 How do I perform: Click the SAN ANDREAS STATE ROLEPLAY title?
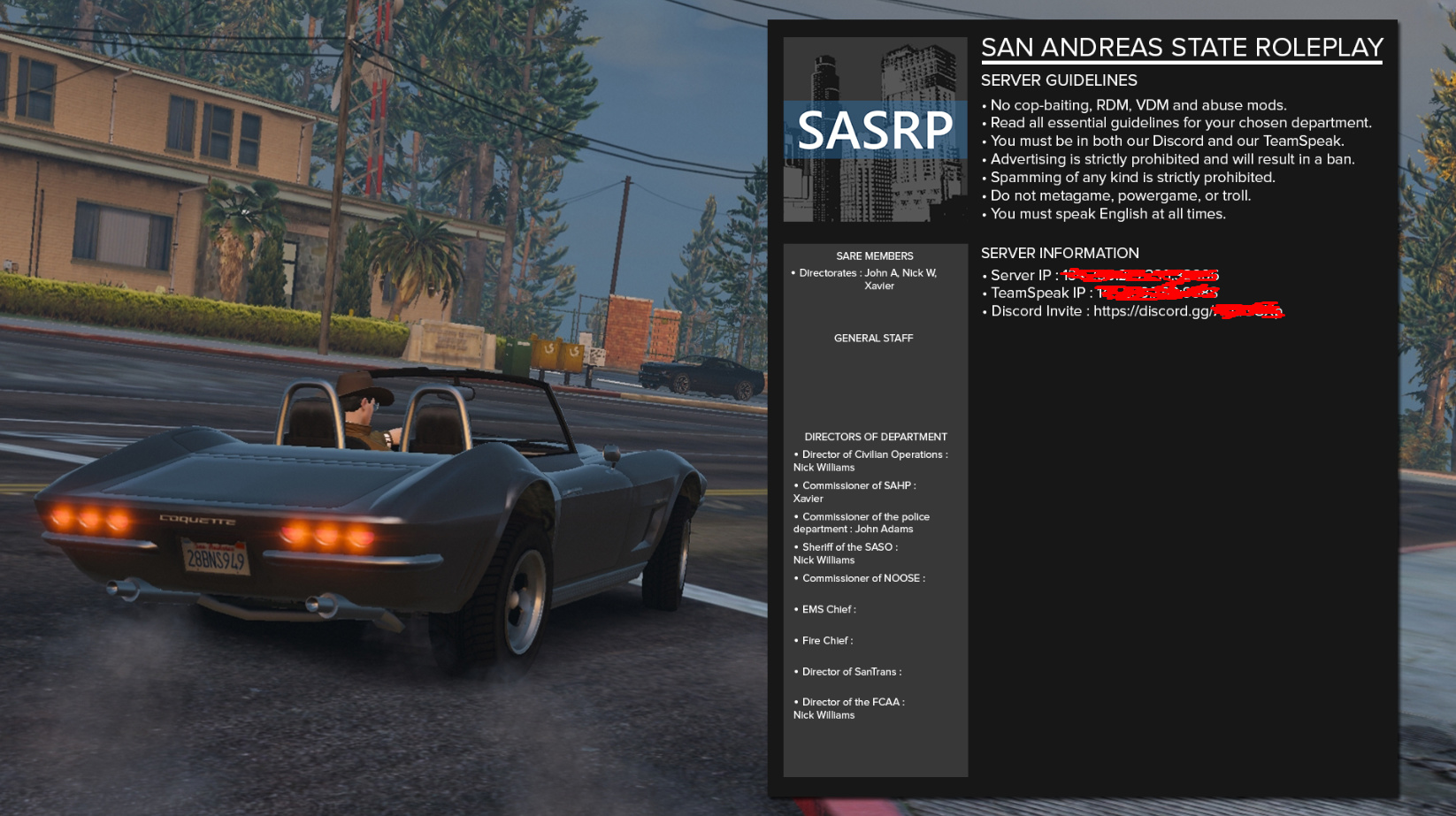pos(1181,47)
